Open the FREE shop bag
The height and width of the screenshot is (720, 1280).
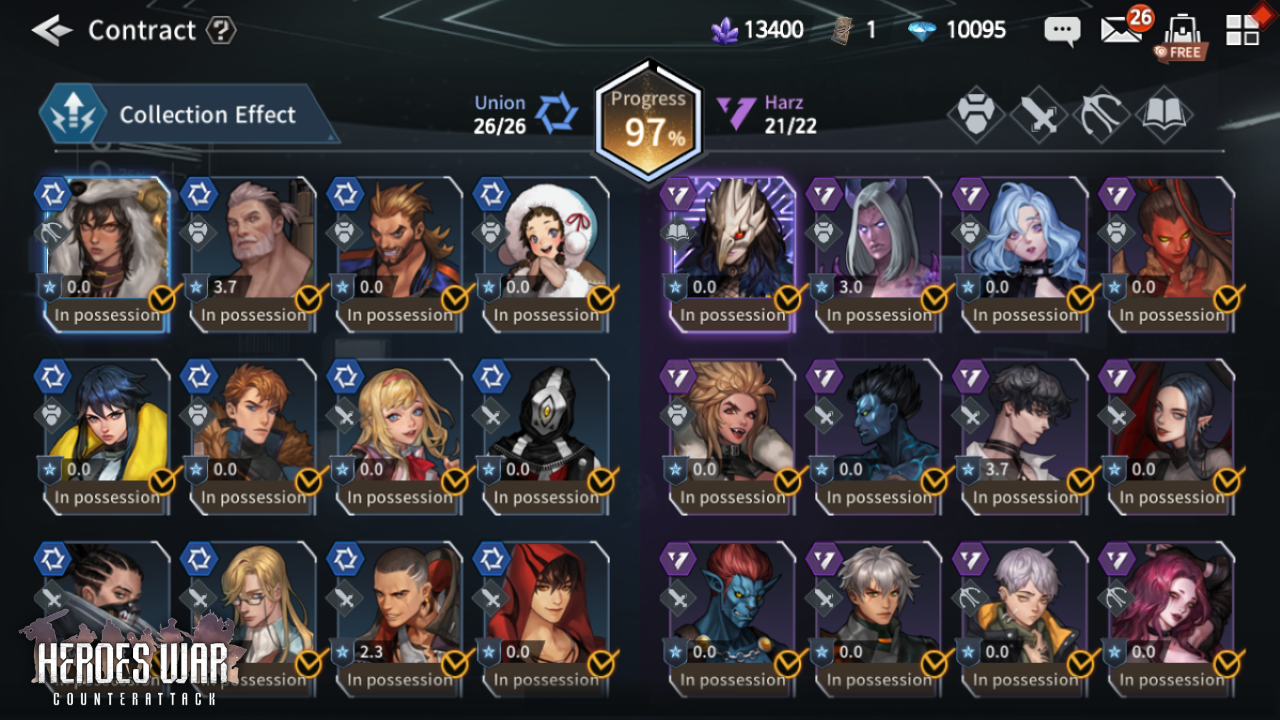coord(1182,34)
